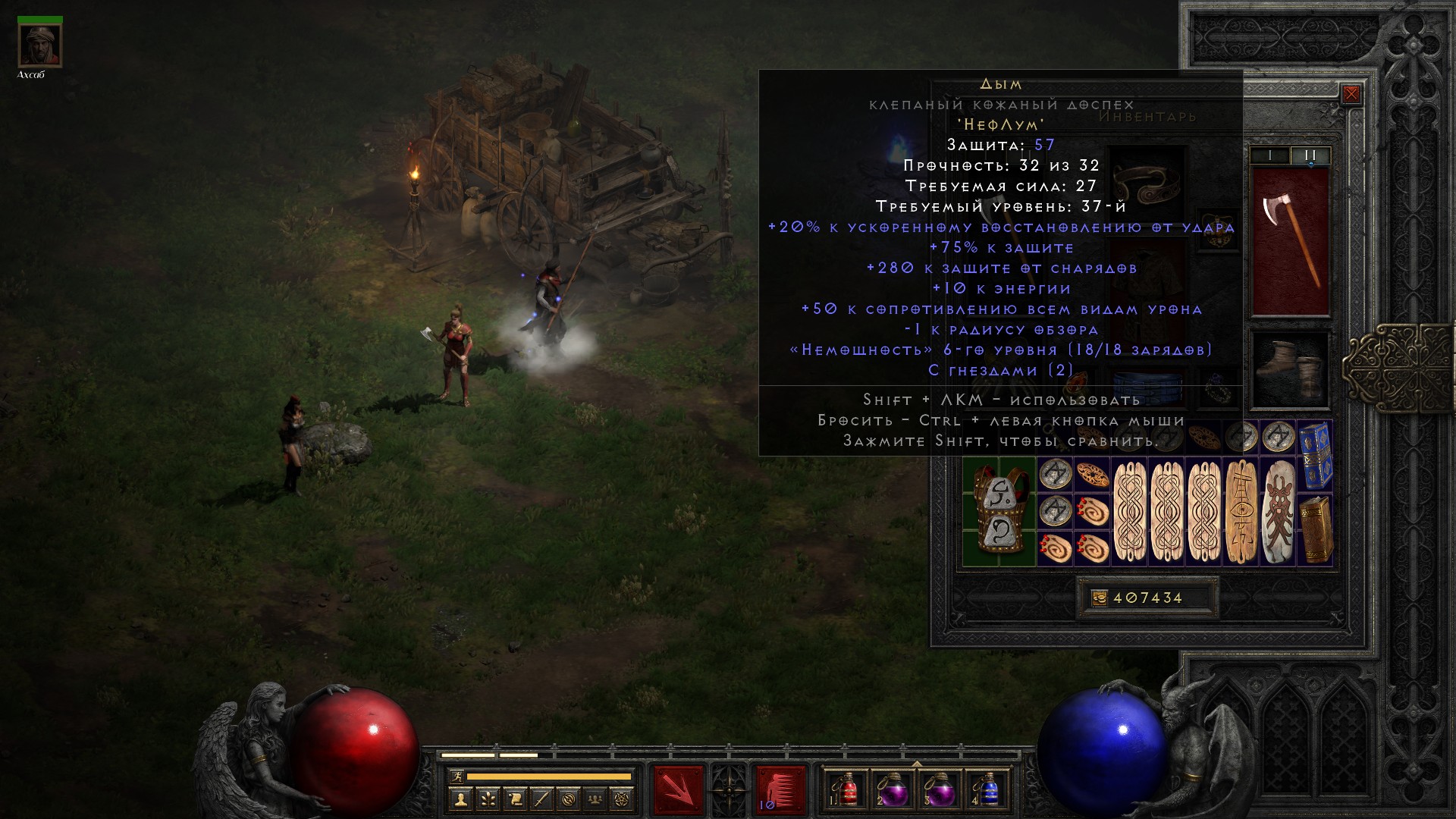Select the equipped boots slot

click(1290, 370)
